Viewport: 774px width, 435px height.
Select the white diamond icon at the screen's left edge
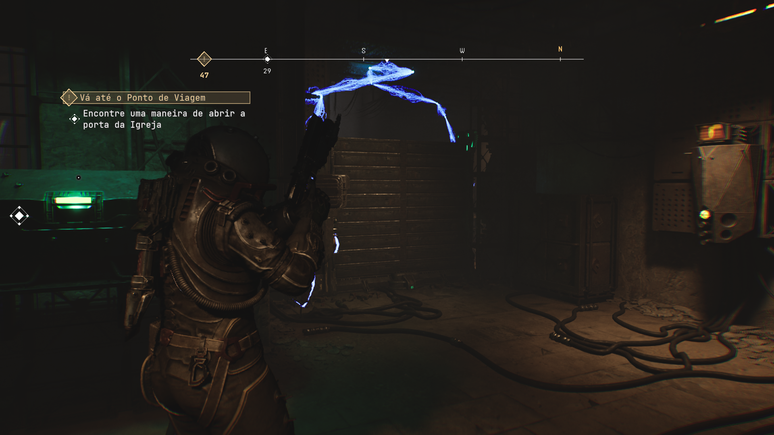pos(19,215)
